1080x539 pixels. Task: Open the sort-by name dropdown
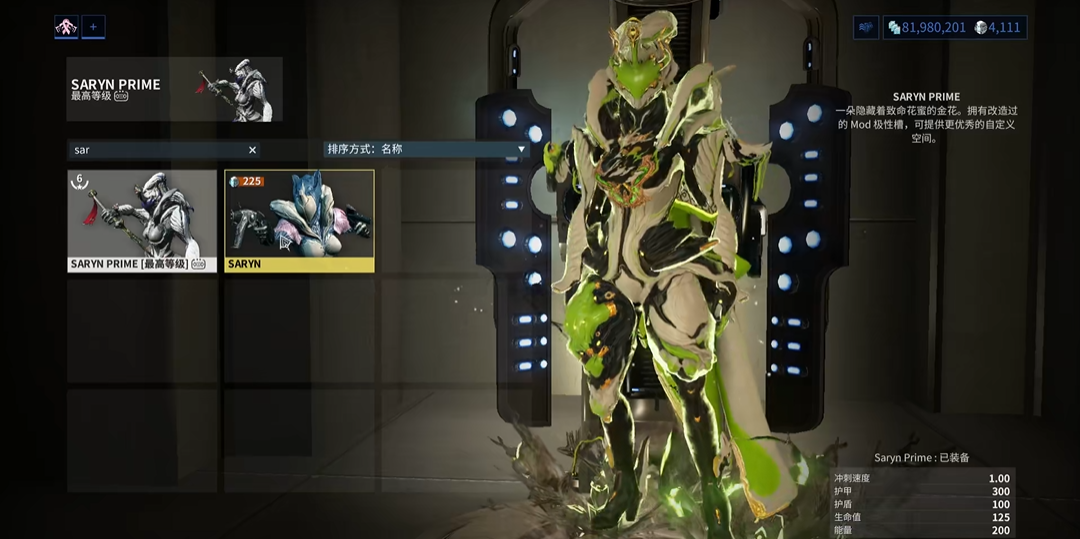point(425,149)
